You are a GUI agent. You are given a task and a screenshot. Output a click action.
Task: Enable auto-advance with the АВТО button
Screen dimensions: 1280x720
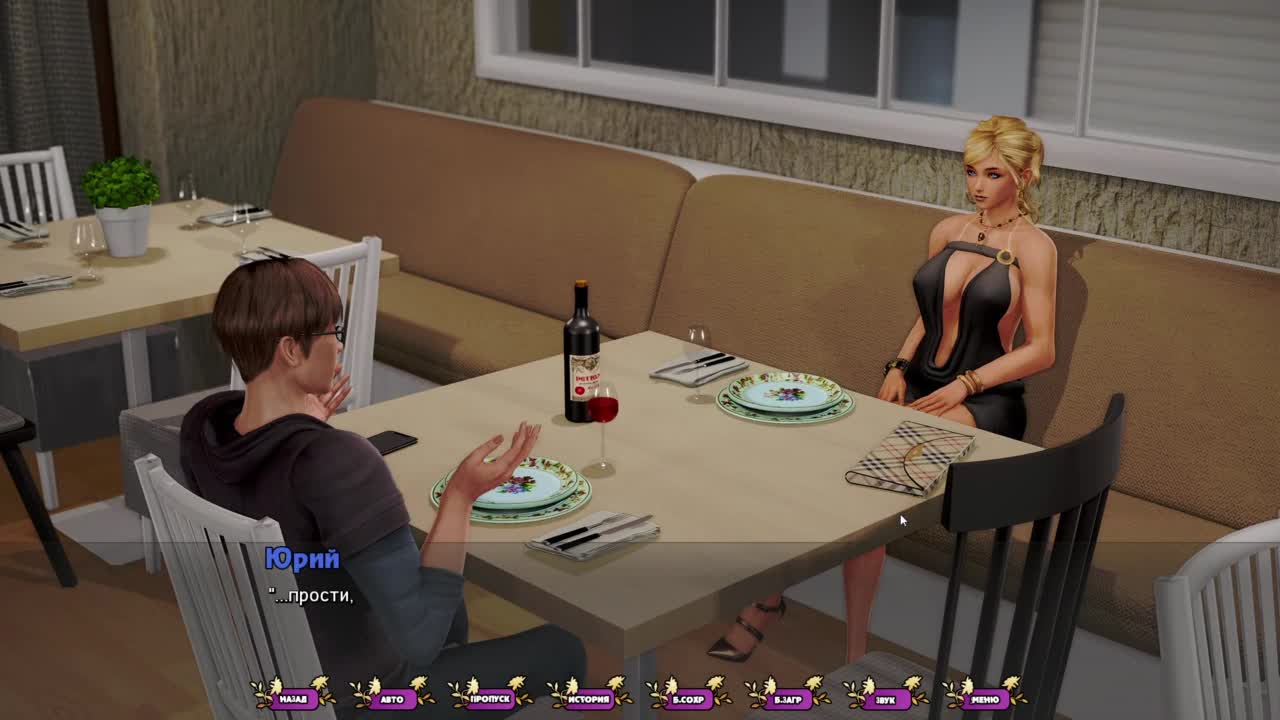[x=392, y=698]
